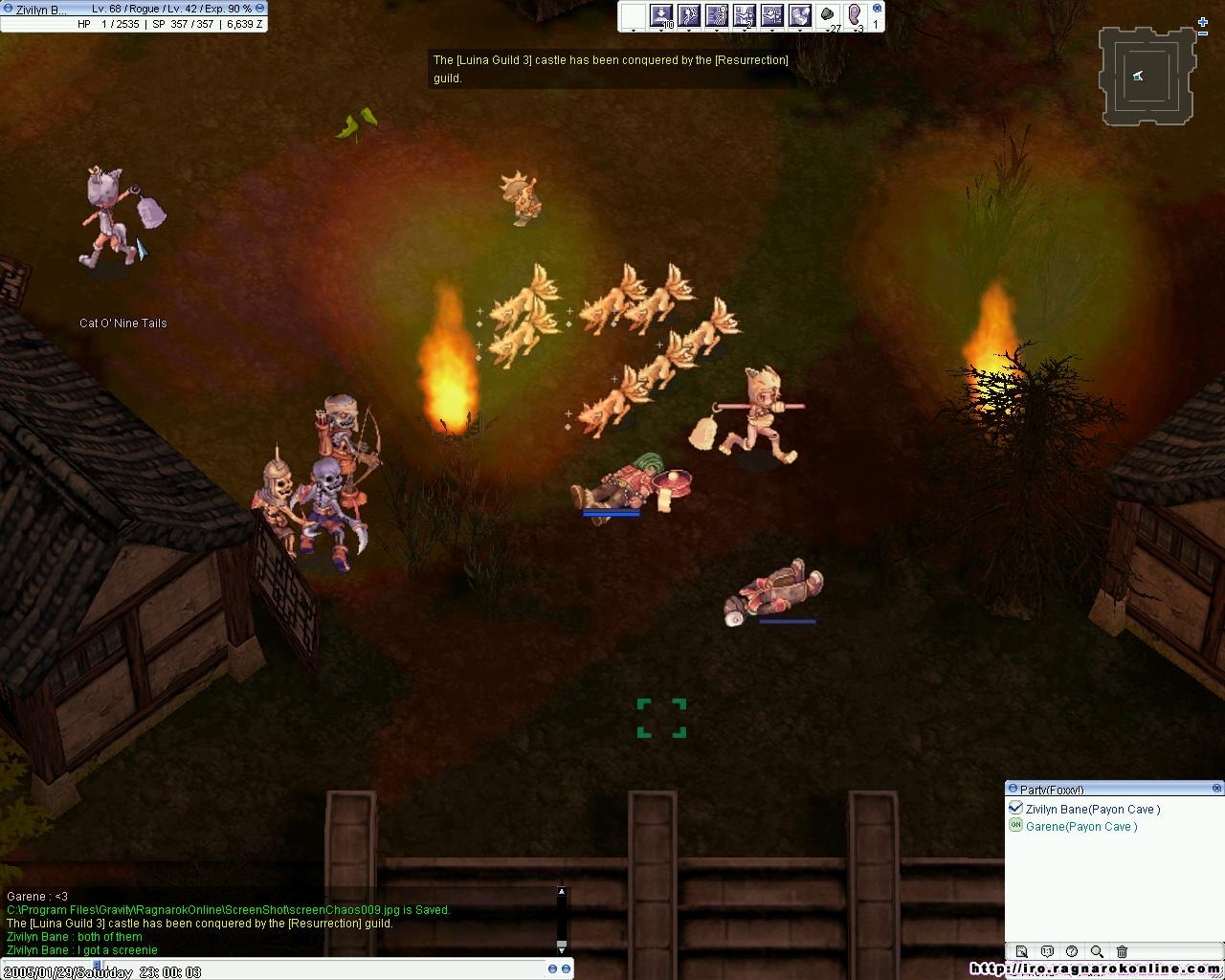Expand the basic info window via right button
The width and height of the screenshot is (1225, 980).
click(x=259, y=9)
